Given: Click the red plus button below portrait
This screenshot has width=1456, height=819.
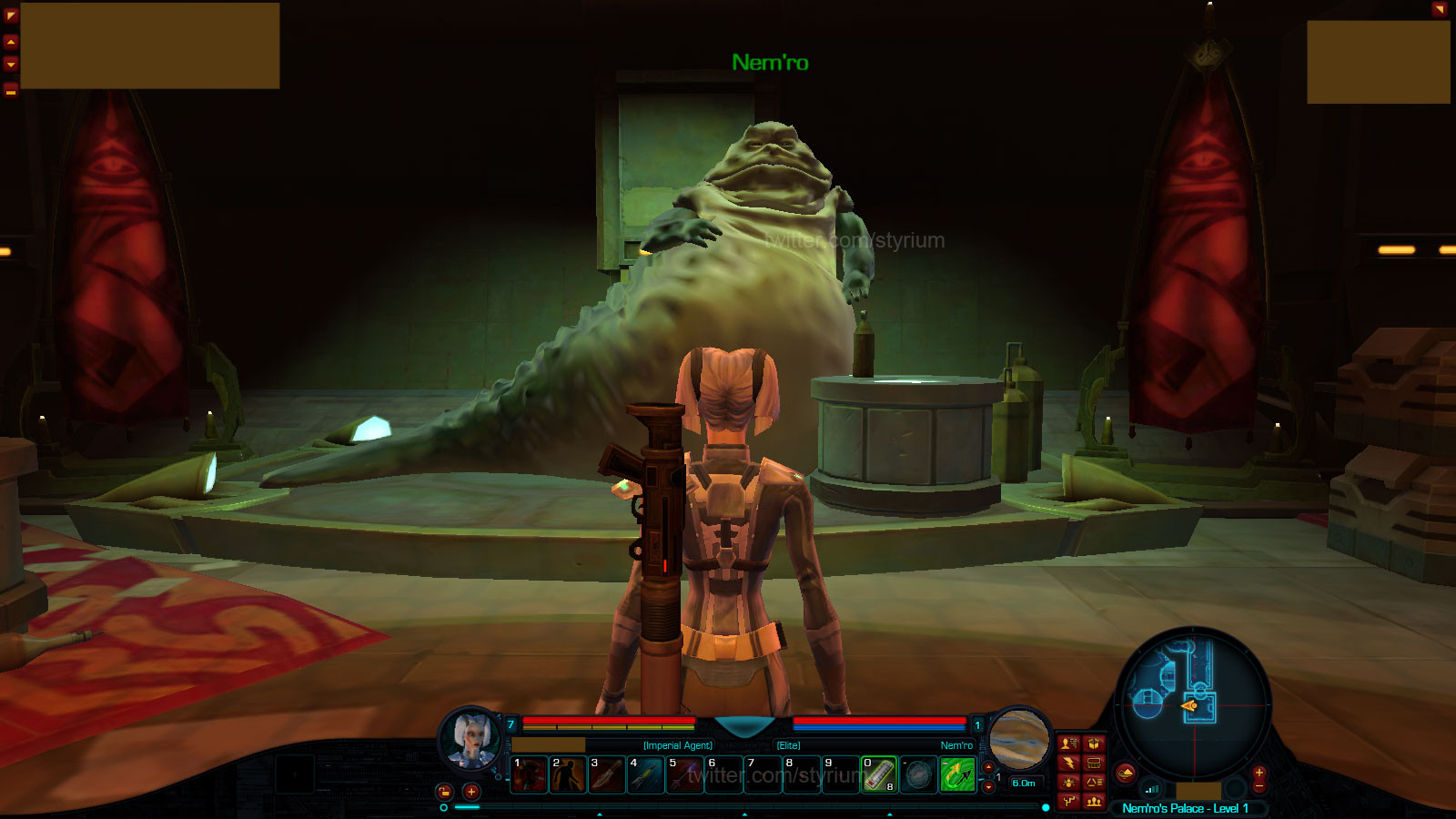Looking at the screenshot, I should click(x=471, y=792).
